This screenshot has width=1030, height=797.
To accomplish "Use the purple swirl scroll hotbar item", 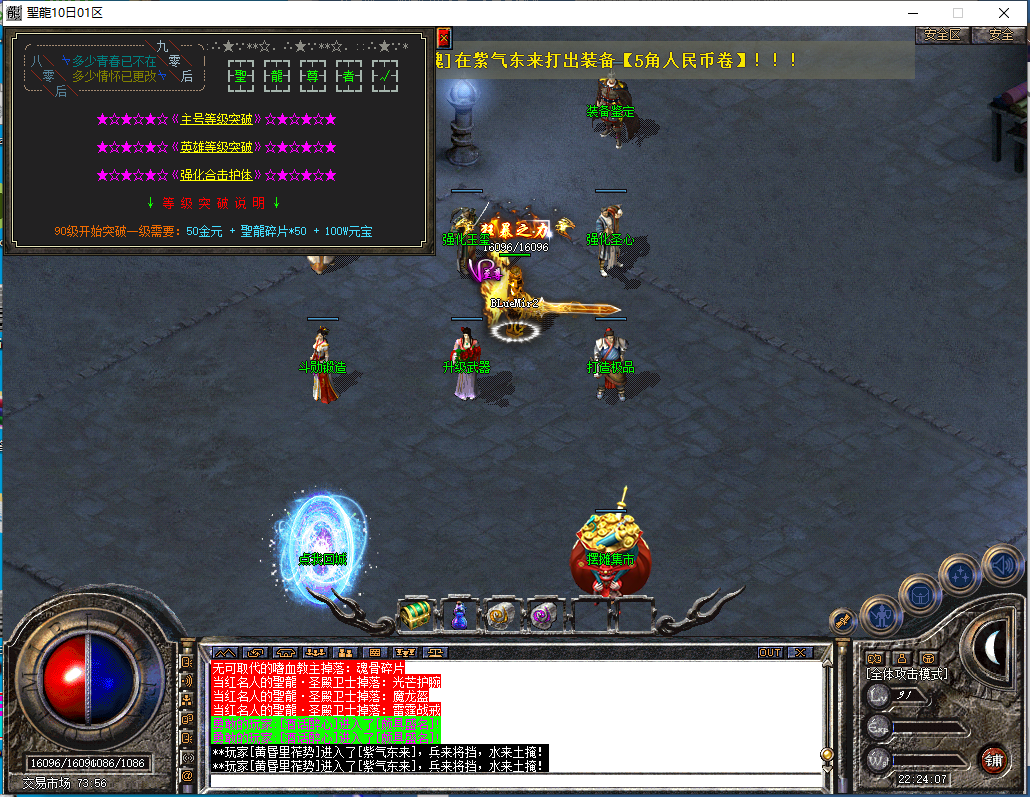I will (x=543, y=616).
